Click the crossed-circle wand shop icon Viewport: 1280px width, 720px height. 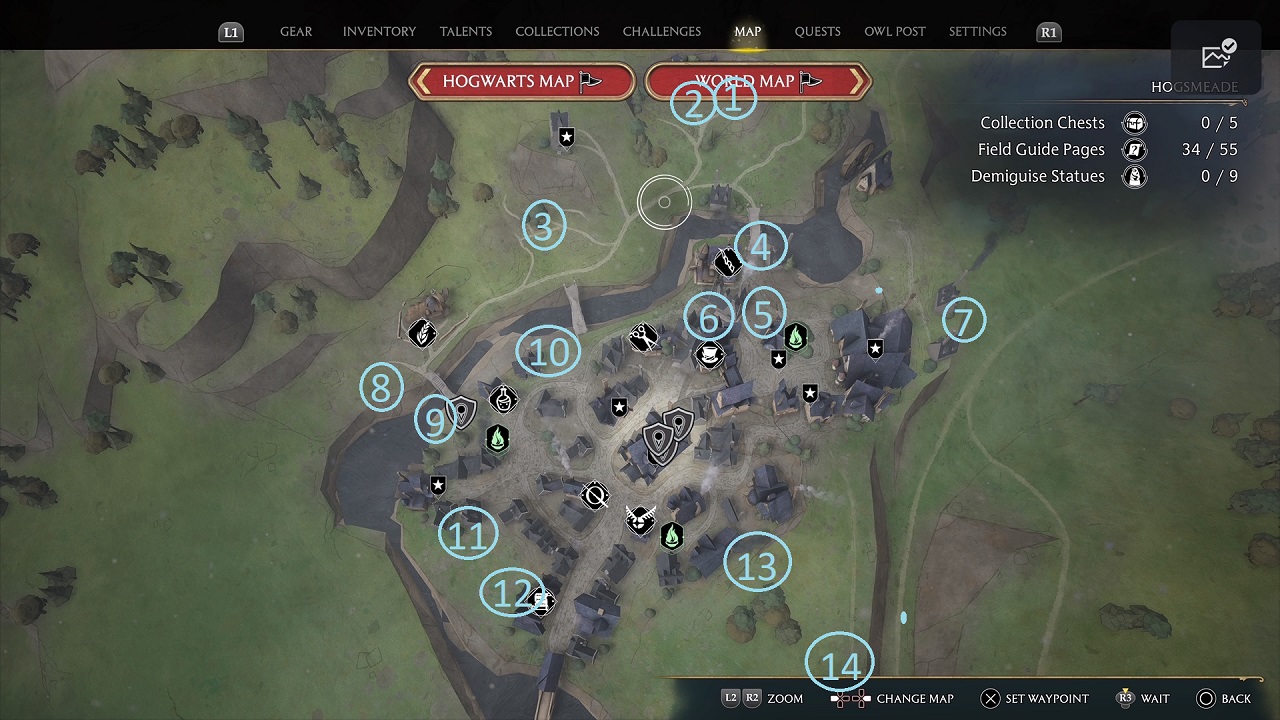(x=595, y=496)
